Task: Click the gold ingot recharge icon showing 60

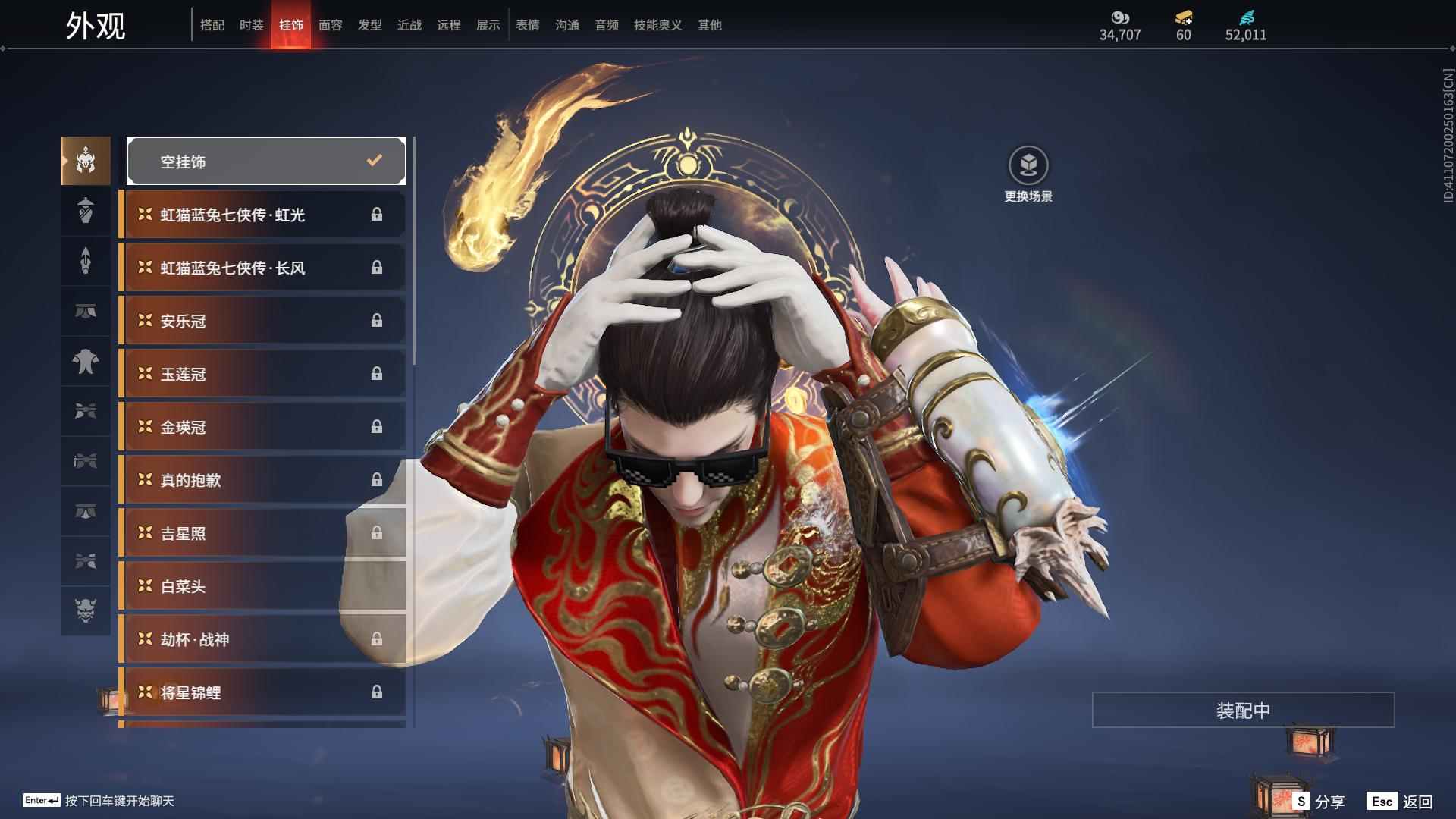Action: point(1183,17)
